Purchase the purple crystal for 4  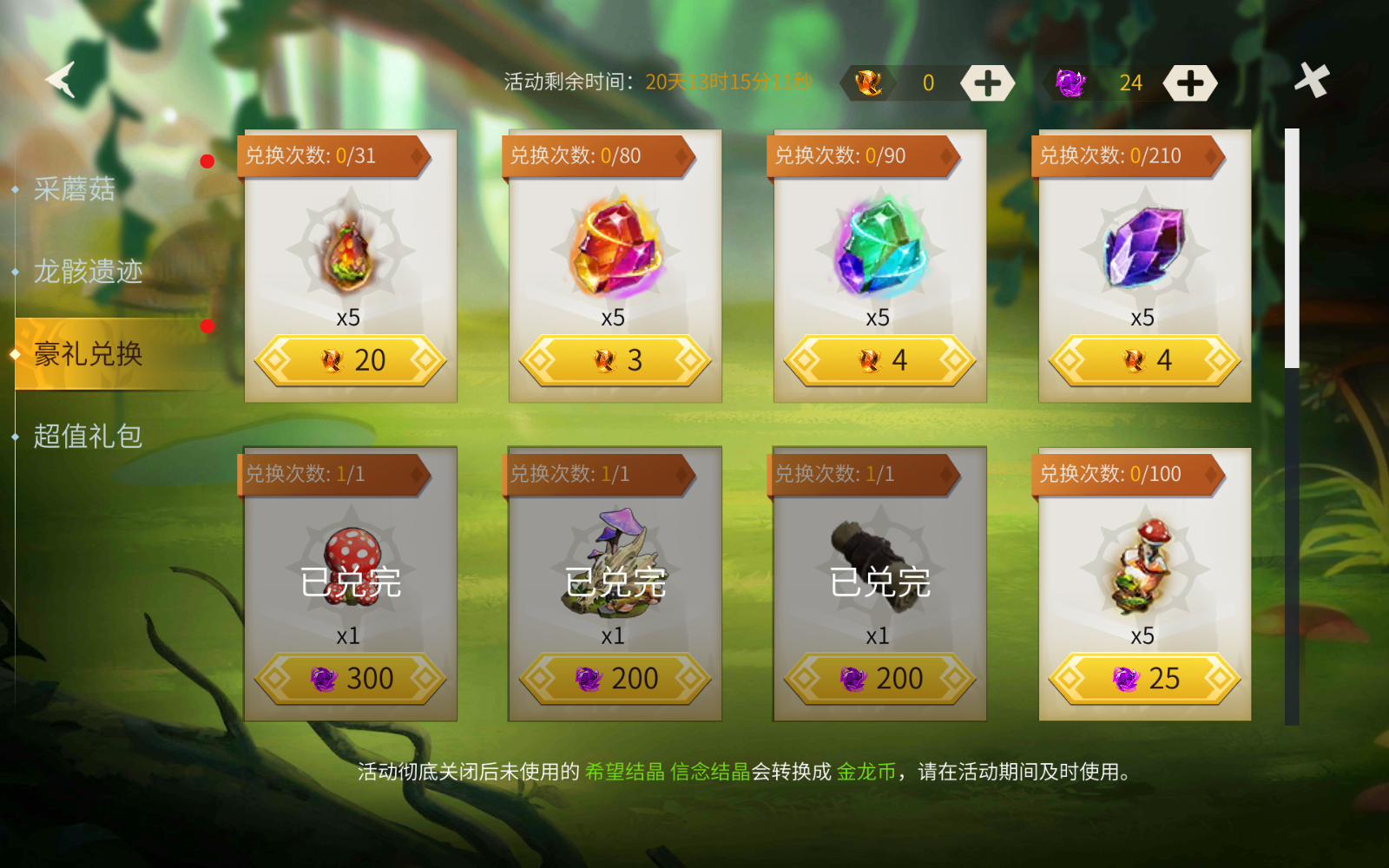1145,360
